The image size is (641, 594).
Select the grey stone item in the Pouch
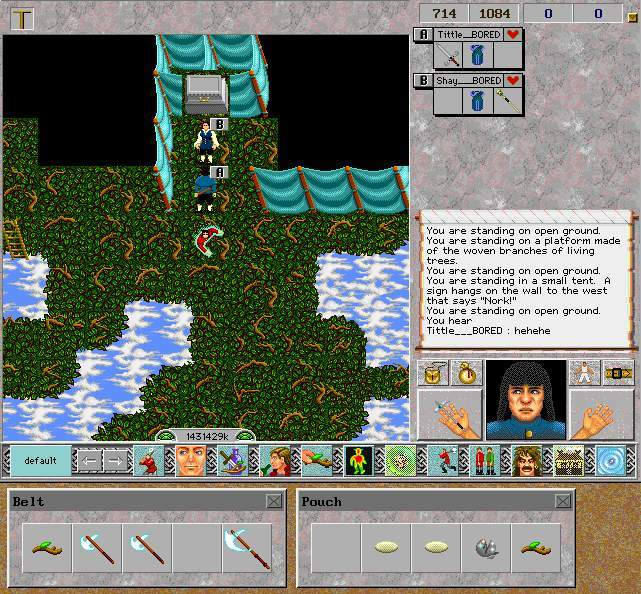486,547
